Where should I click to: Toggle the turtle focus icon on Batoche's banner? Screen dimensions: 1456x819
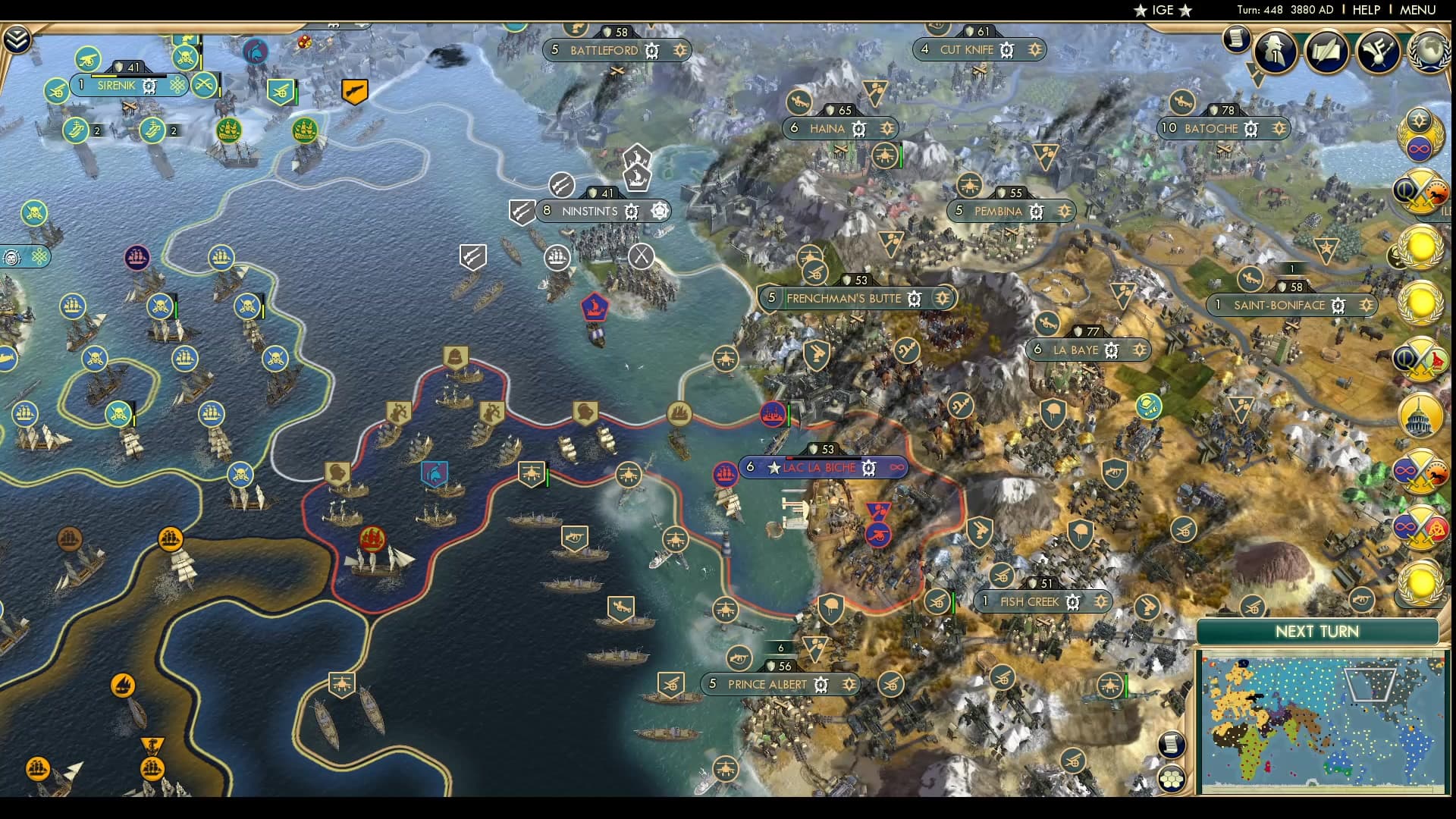click(x=1251, y=129)
